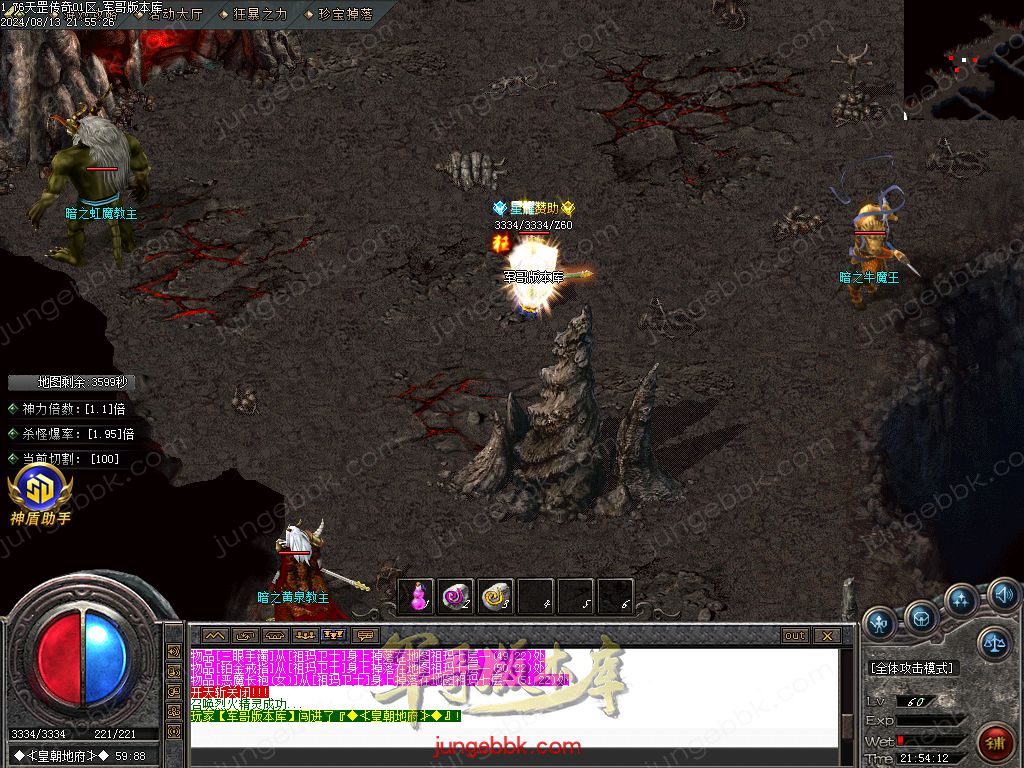Screen dimensions: 1024x768
Task: Use the purple swirl scroll in slot 2
Action: tap(456, 597)
